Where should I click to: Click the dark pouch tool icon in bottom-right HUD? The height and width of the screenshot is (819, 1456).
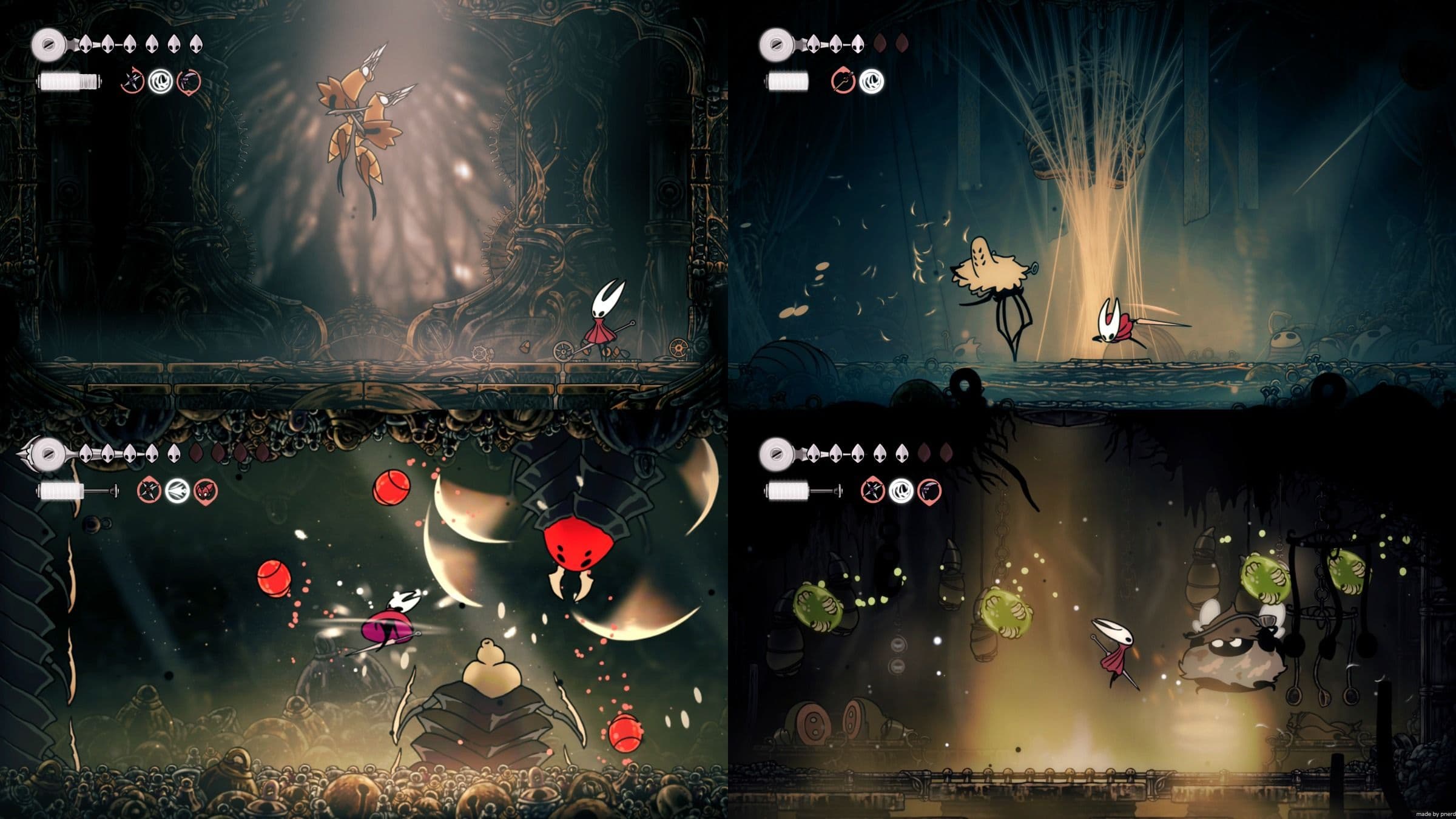coord(930,491)
